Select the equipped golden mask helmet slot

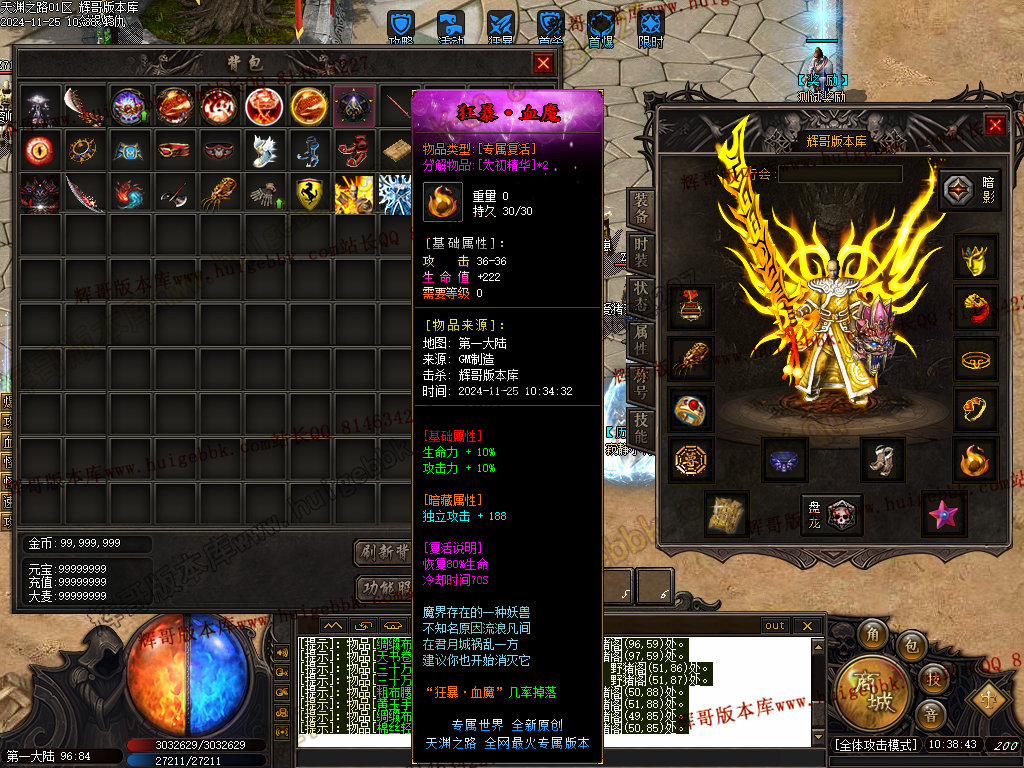975,258
